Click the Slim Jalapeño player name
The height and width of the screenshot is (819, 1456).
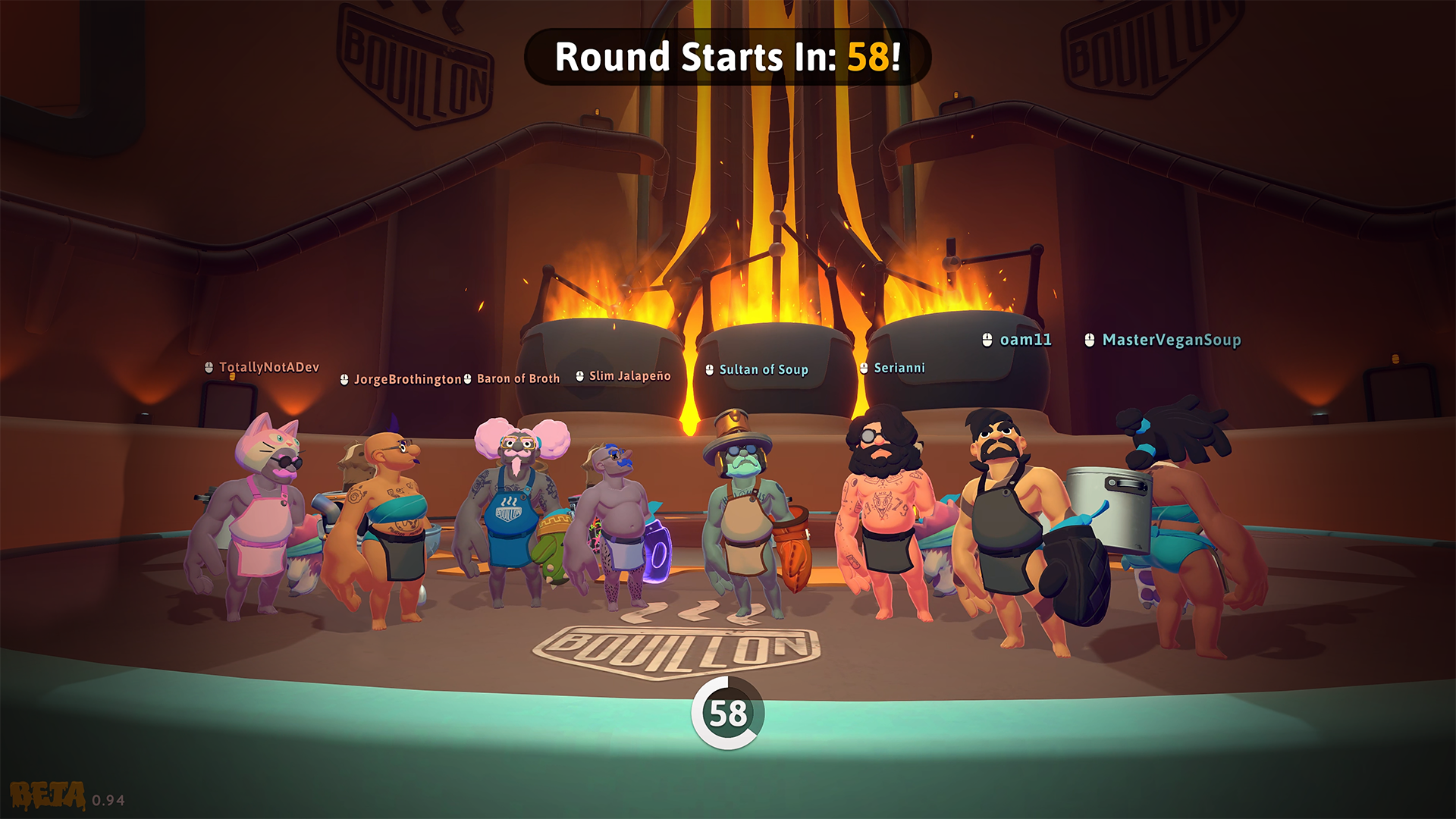coord(629,375)
